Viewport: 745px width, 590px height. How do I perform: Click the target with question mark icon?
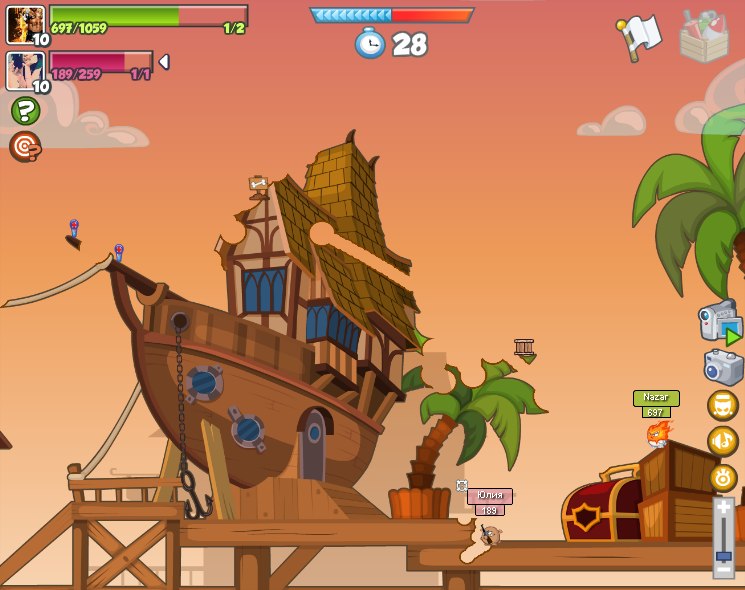(x=25, y=147)
